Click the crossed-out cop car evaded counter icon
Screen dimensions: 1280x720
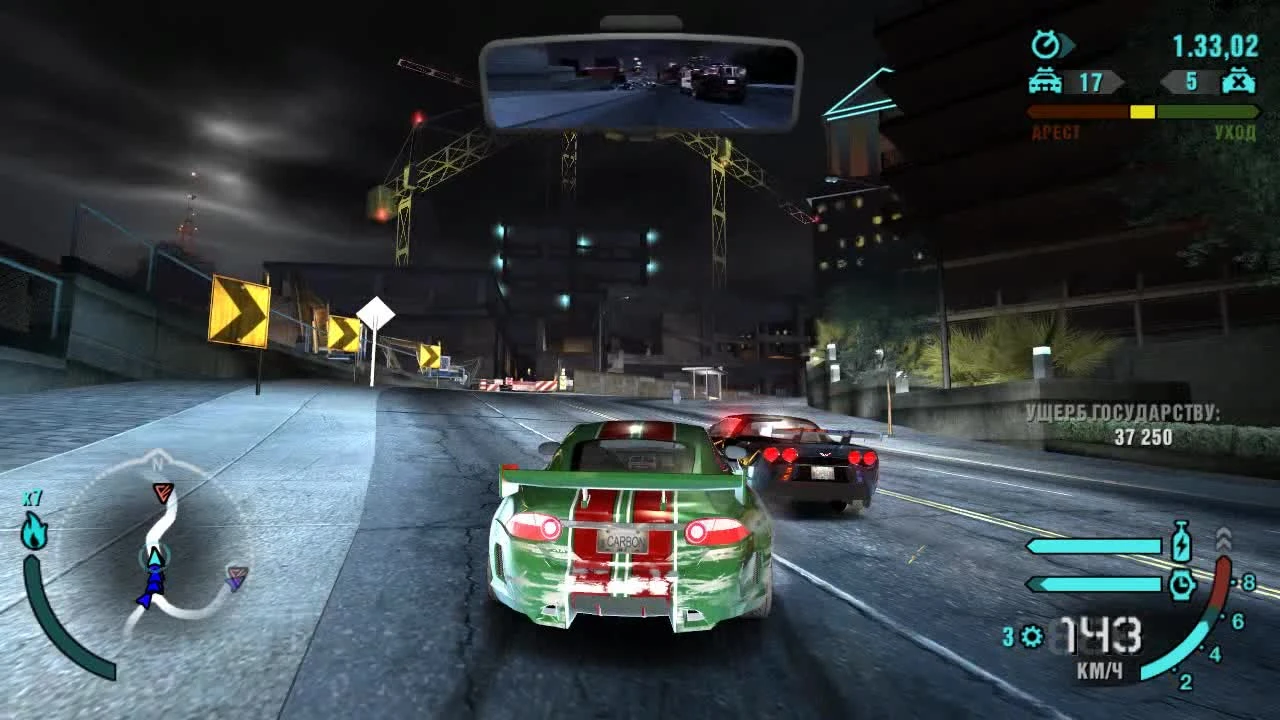tap(1236, 82)
